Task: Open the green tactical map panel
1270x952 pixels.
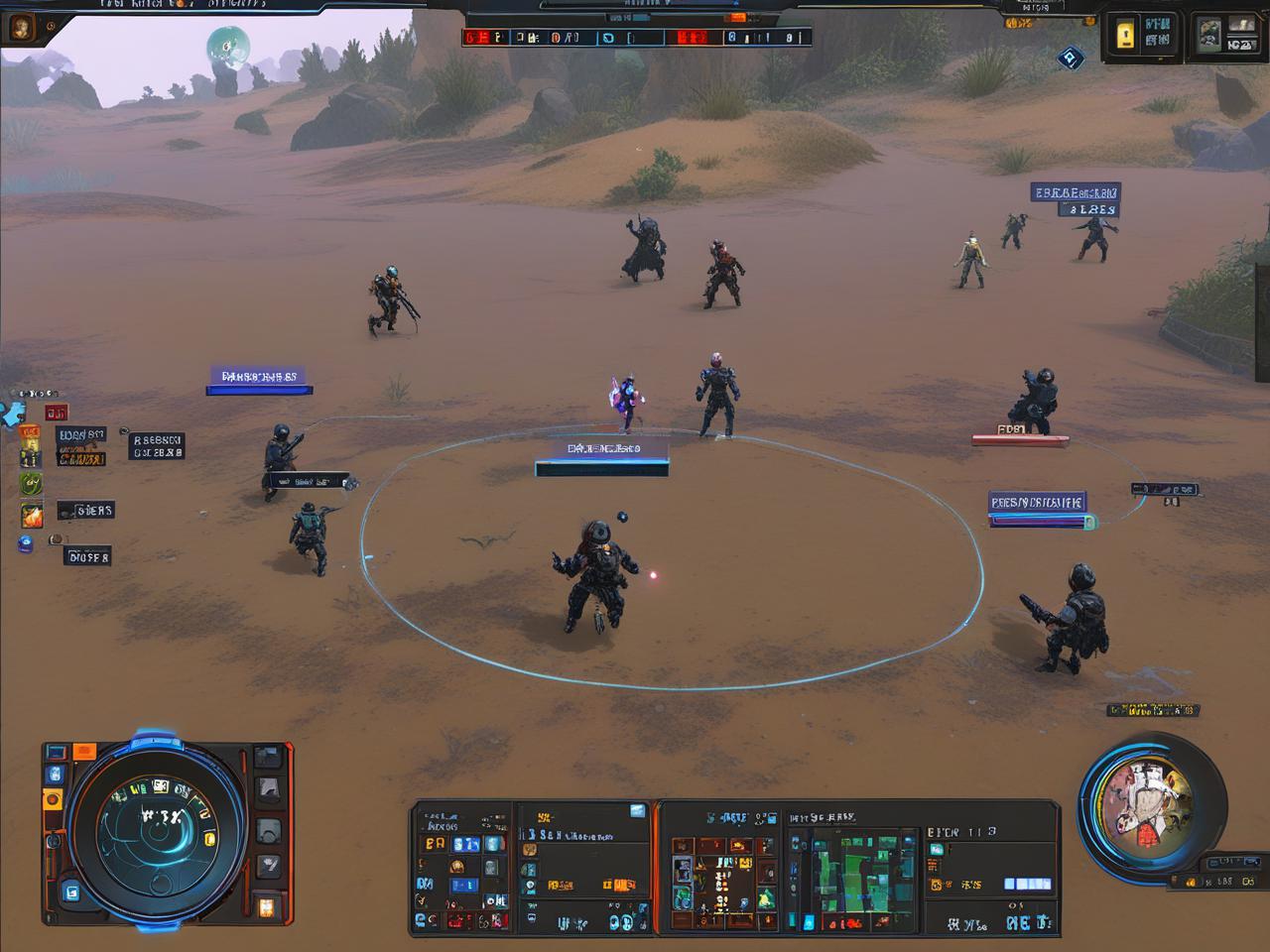Action: click(851, 871)
